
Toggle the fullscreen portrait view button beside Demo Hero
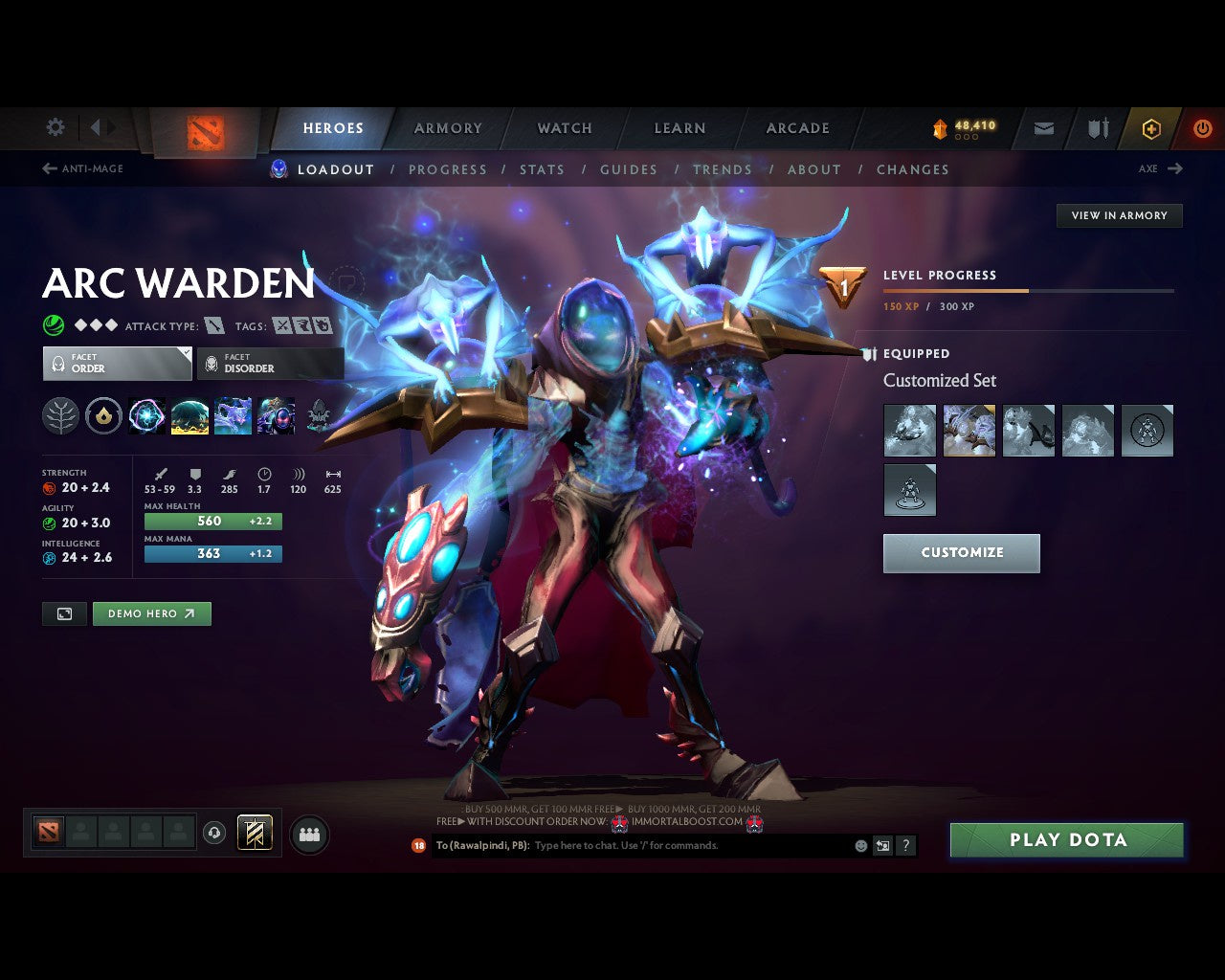tap(64, 613)
